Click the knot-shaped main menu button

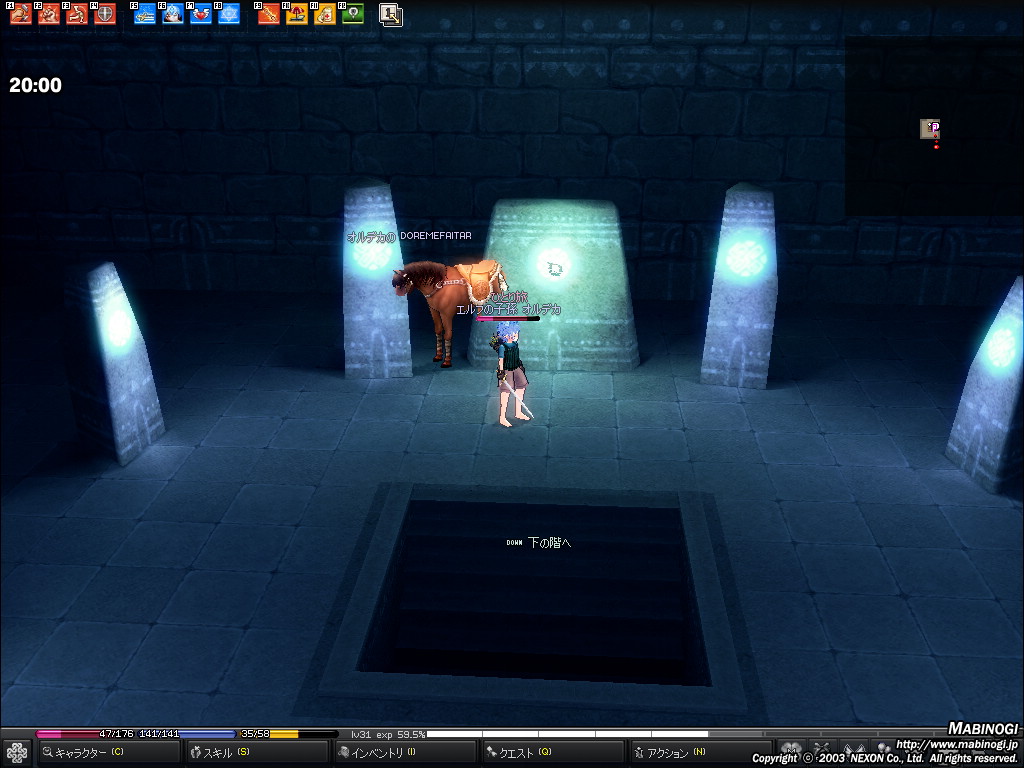(x=16, y=752)
